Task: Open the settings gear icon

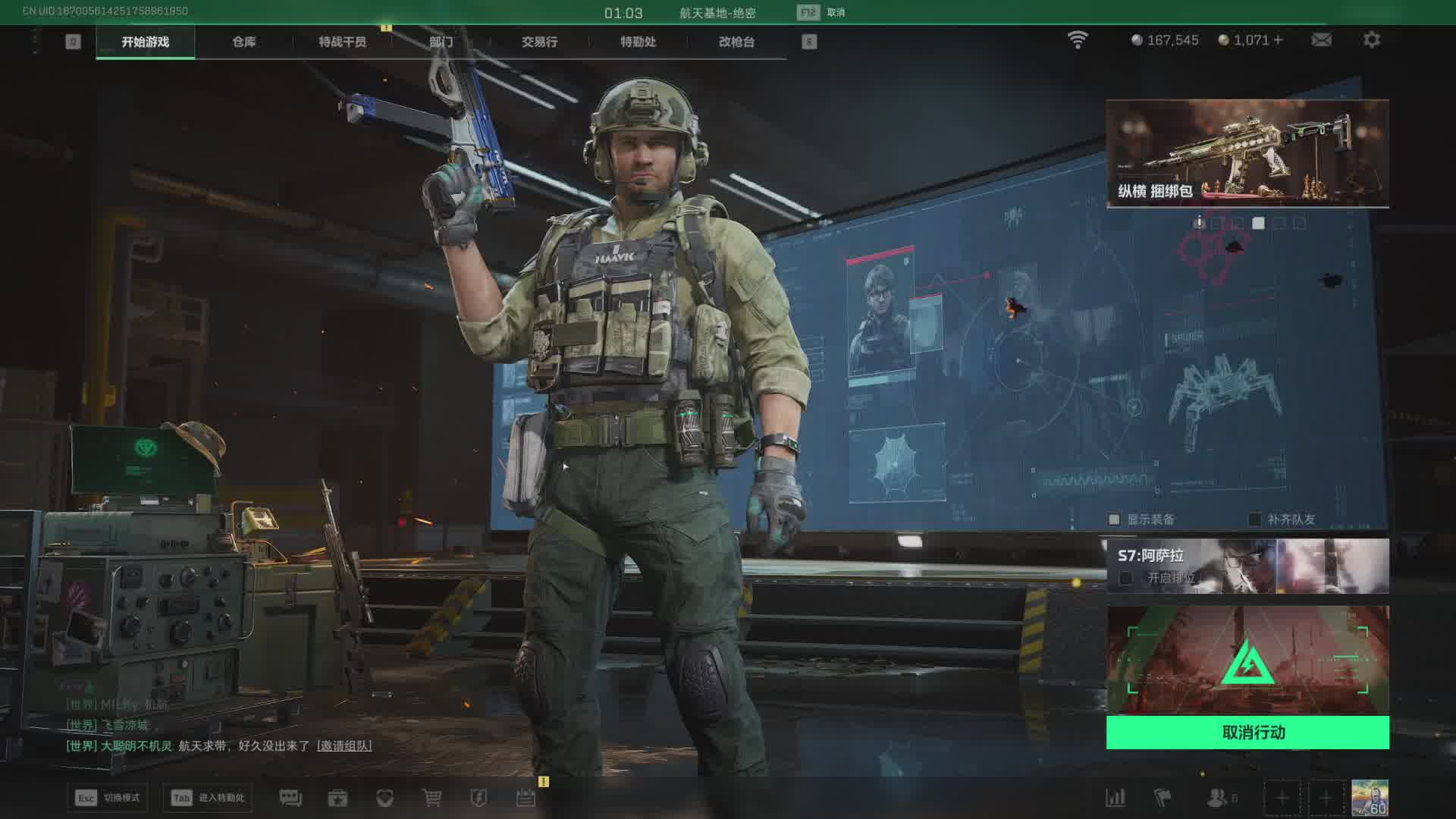Action: point(1372,39)
